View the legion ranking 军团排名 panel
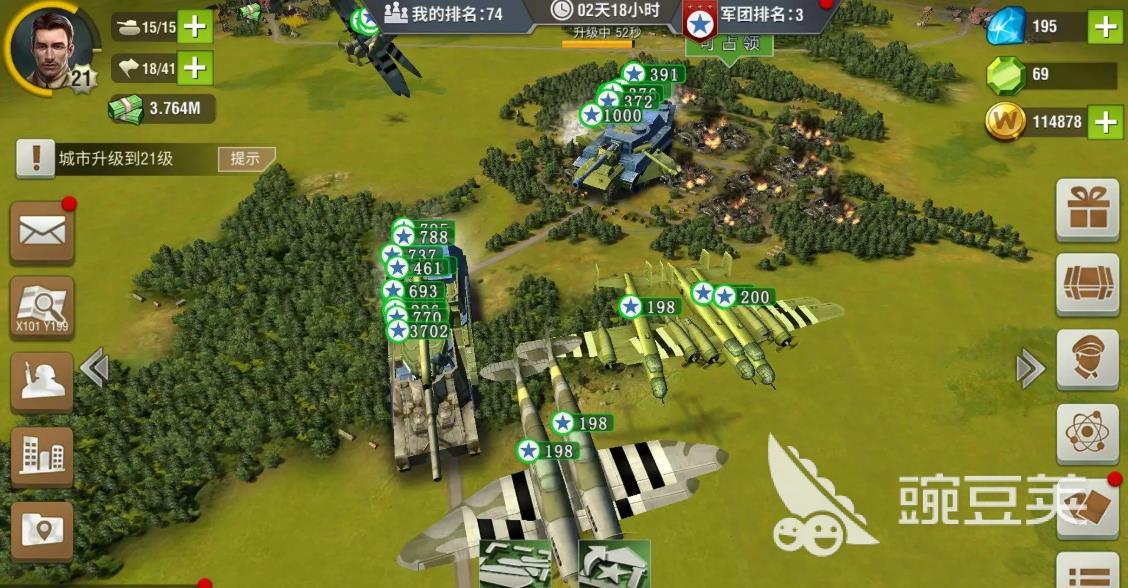 coord(750,15)
